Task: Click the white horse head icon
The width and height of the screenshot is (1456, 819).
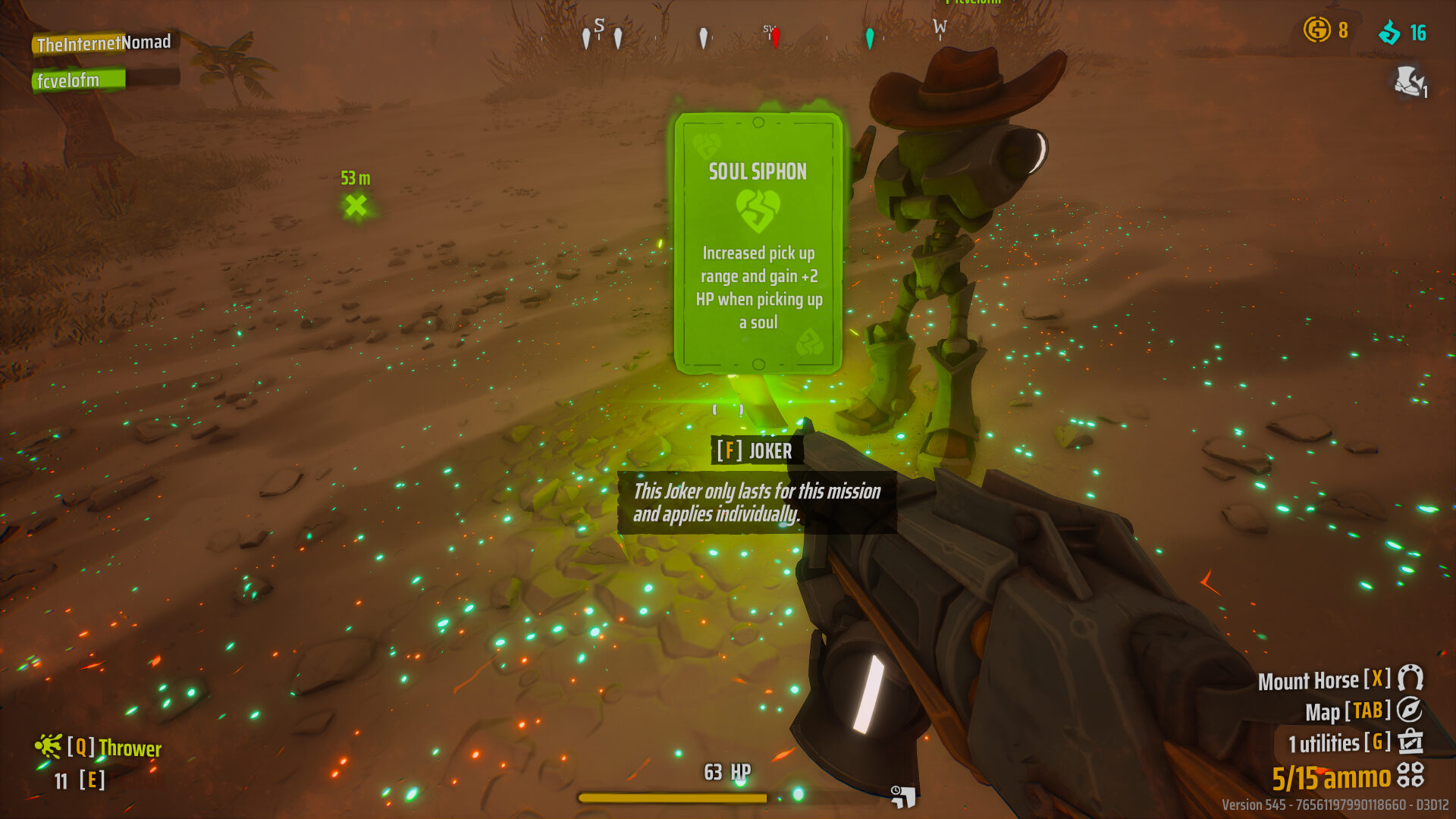Action: coord(1408,80)
